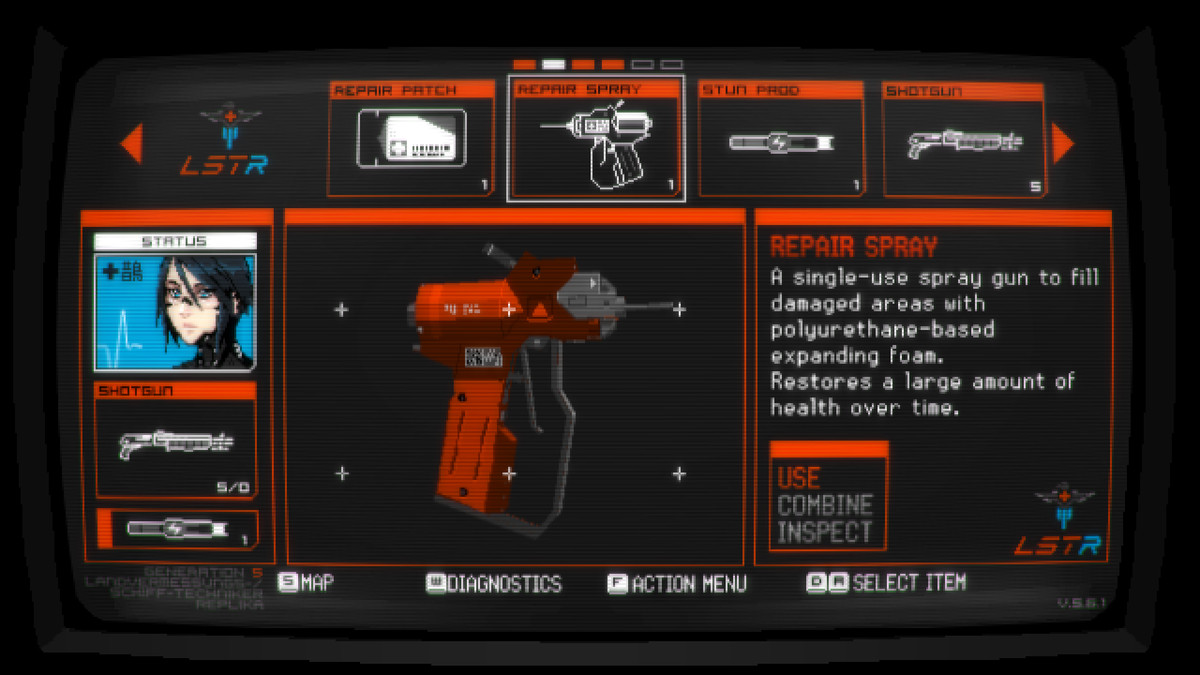Select the equipped stun prod quick slot
This screenshot has width=1200, height=675.
(x=177, y=529)
